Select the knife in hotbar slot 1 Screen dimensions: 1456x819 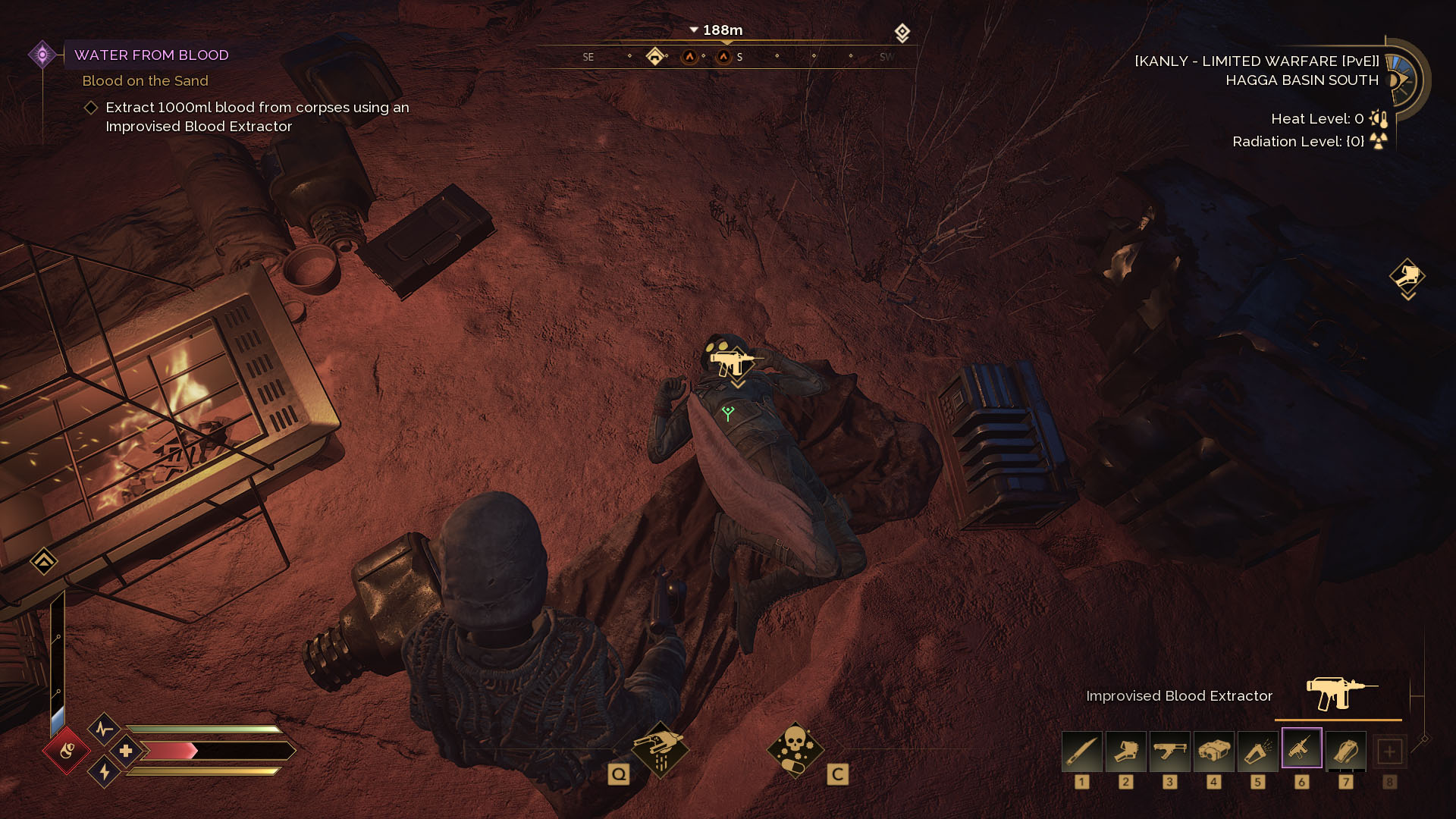tap(1082, 751)
